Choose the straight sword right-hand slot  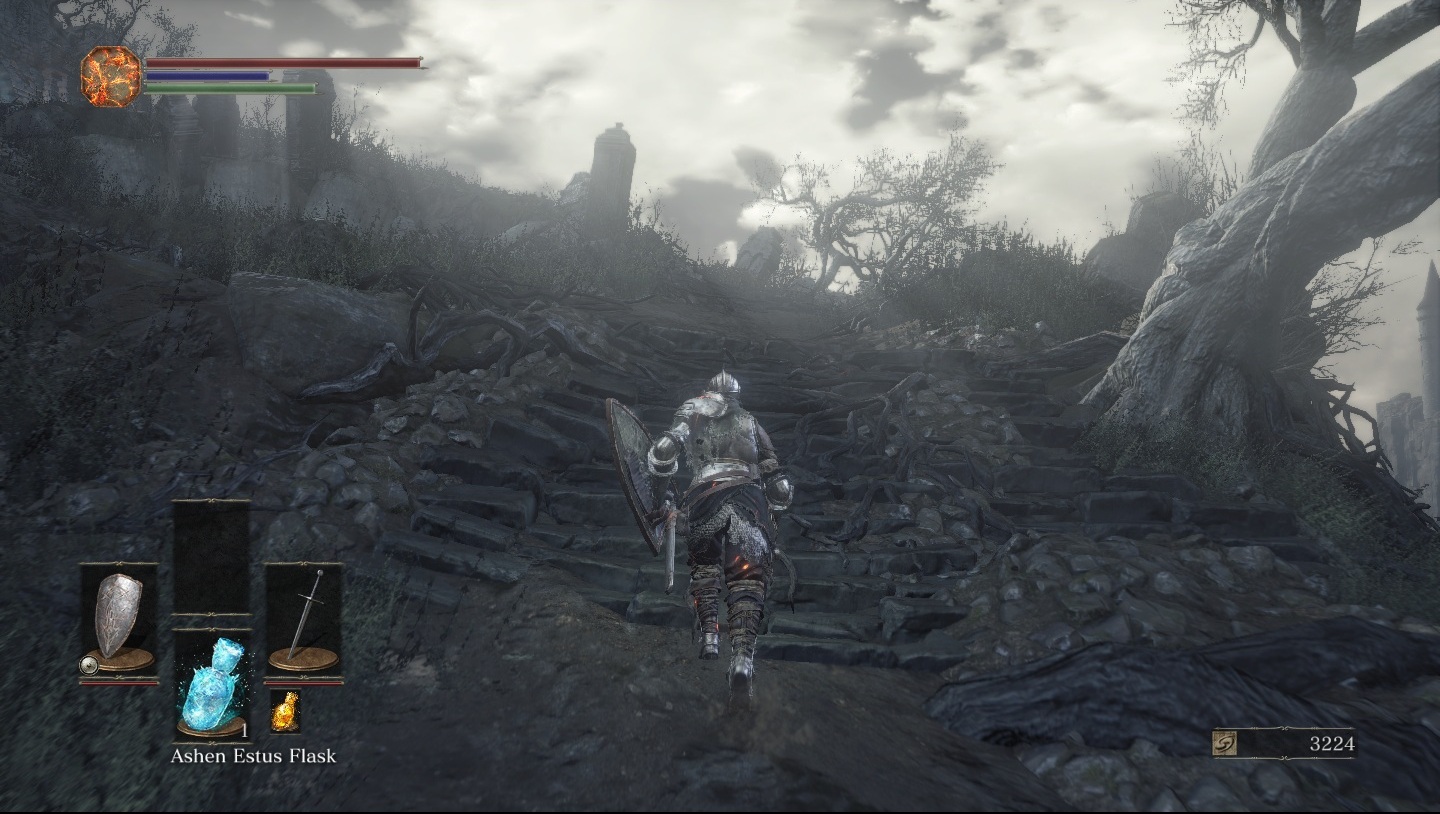tap(304, 621)
